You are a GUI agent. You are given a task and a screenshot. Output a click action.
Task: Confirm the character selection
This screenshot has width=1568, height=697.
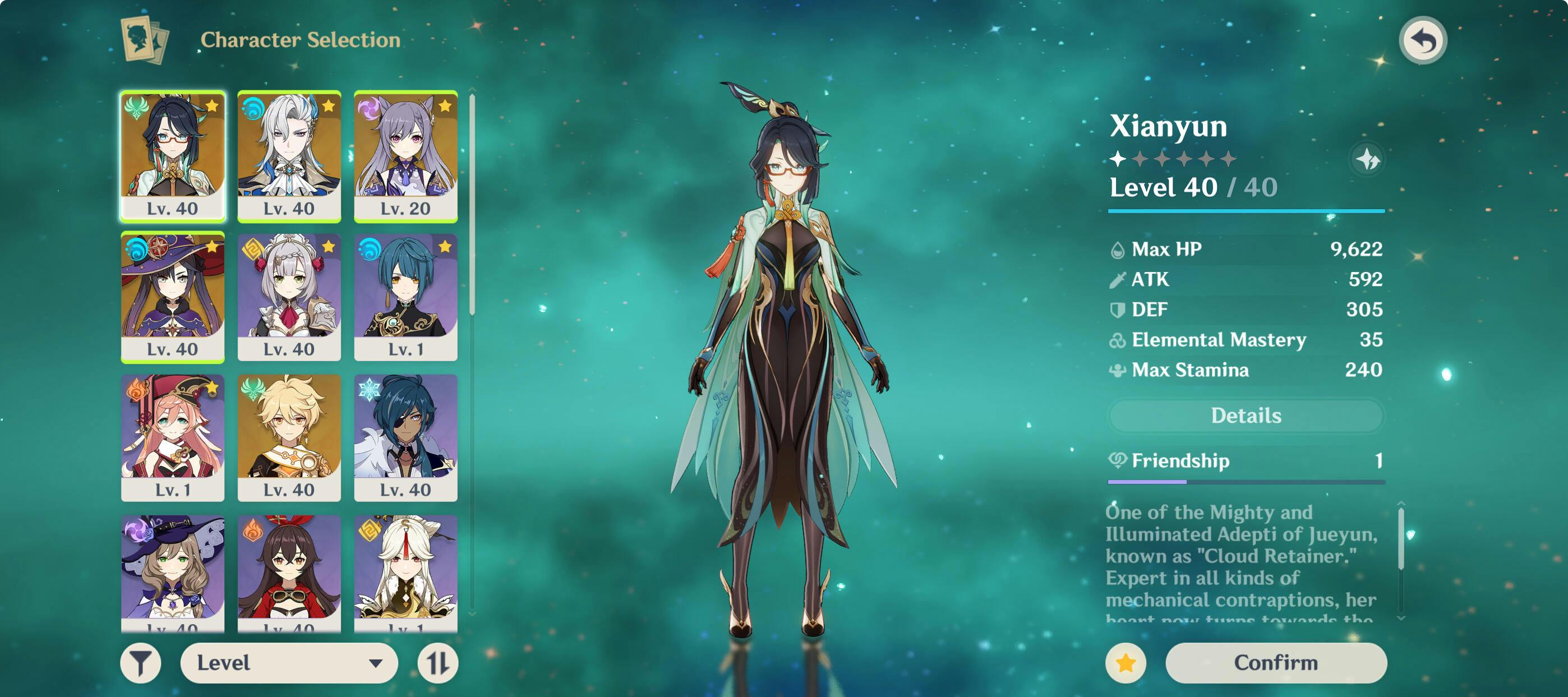[1275, 662]
